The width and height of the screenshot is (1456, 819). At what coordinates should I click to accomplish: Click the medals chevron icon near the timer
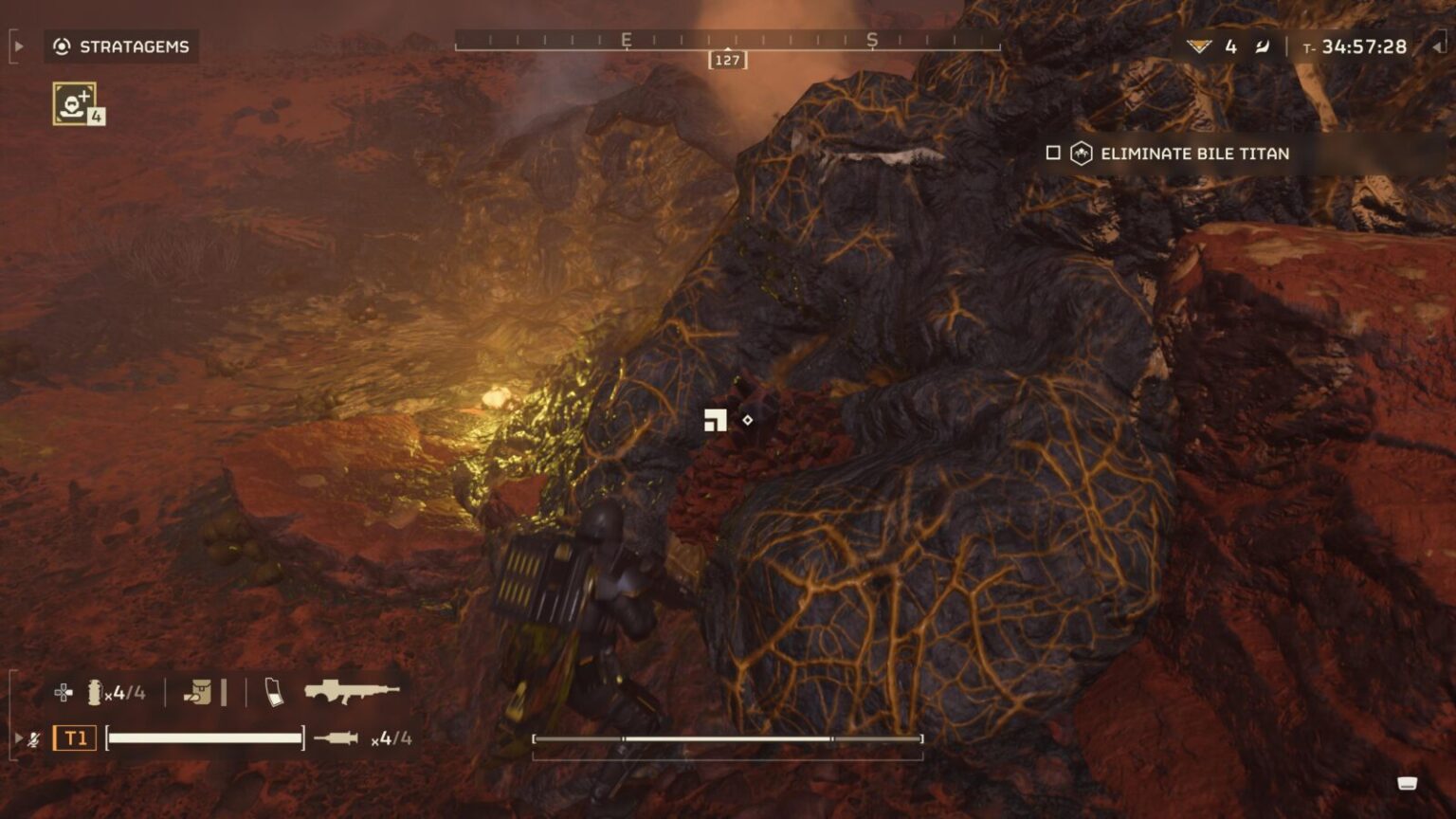(1200, 44)
